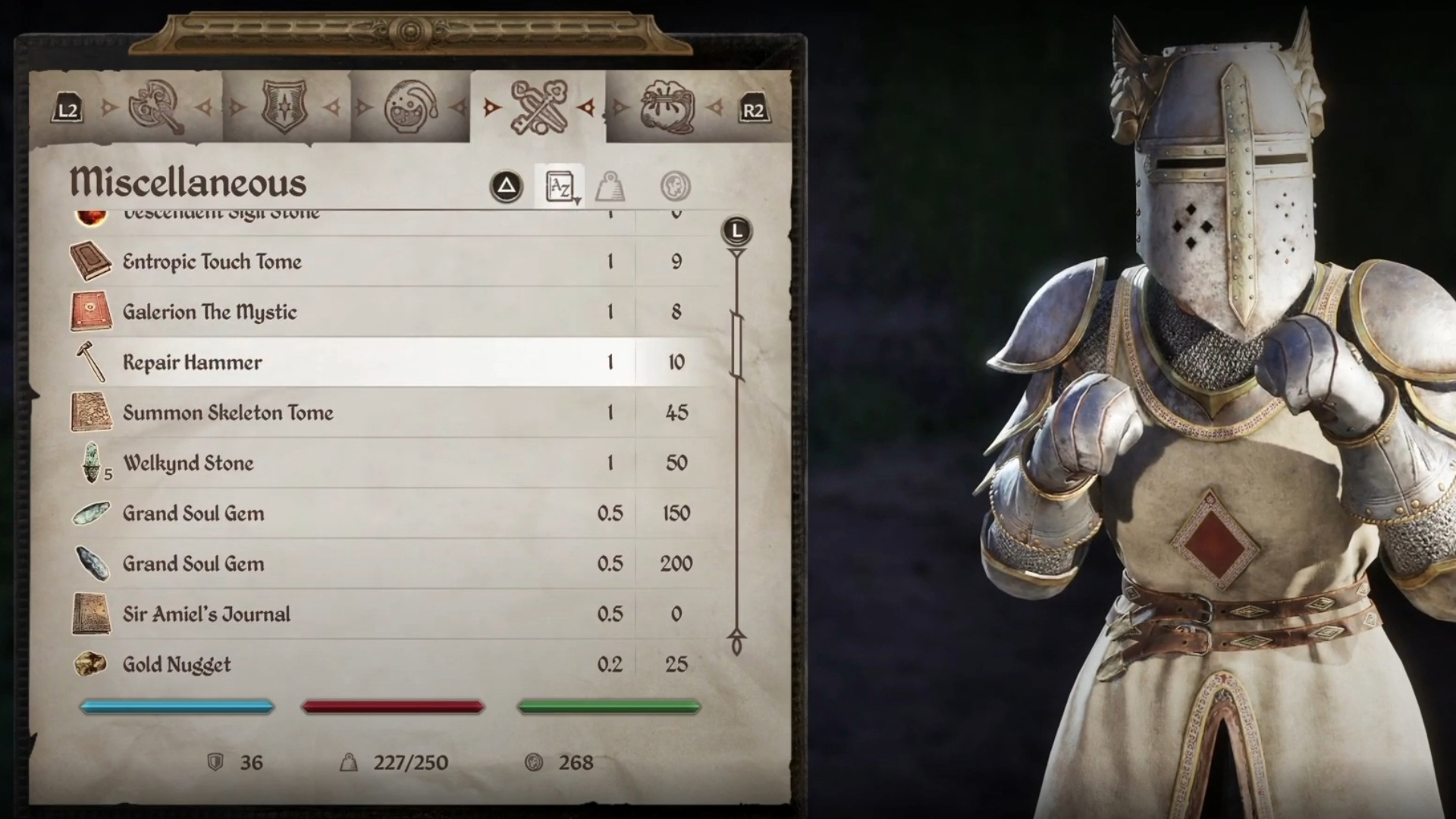Select the potion flask alchemy tab
Viewport: 1456px width, 819px height.
(x=410, y=108)
